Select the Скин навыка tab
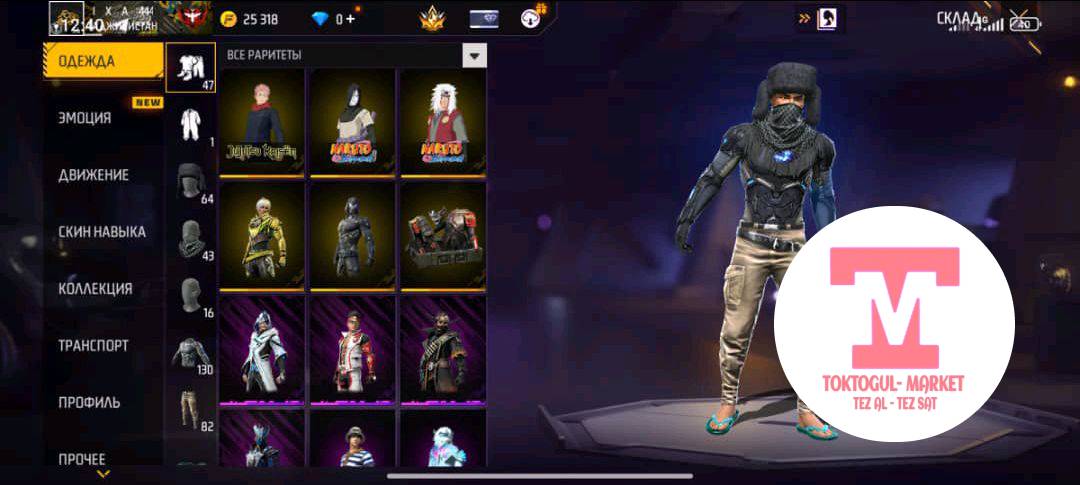Screen dimensions: 1080x485 pyautogui.click(x=102, y=232)
